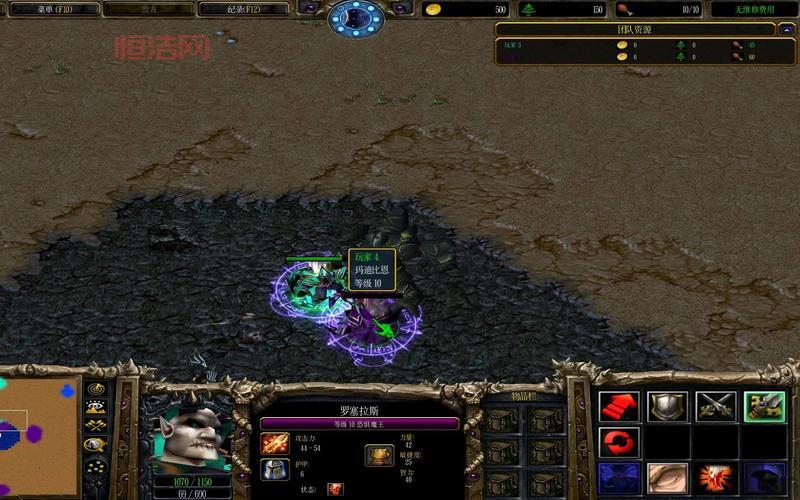800x500 pixels.
Task: Trigger the red burst hero ability
Action: click(x=716, y=477)
